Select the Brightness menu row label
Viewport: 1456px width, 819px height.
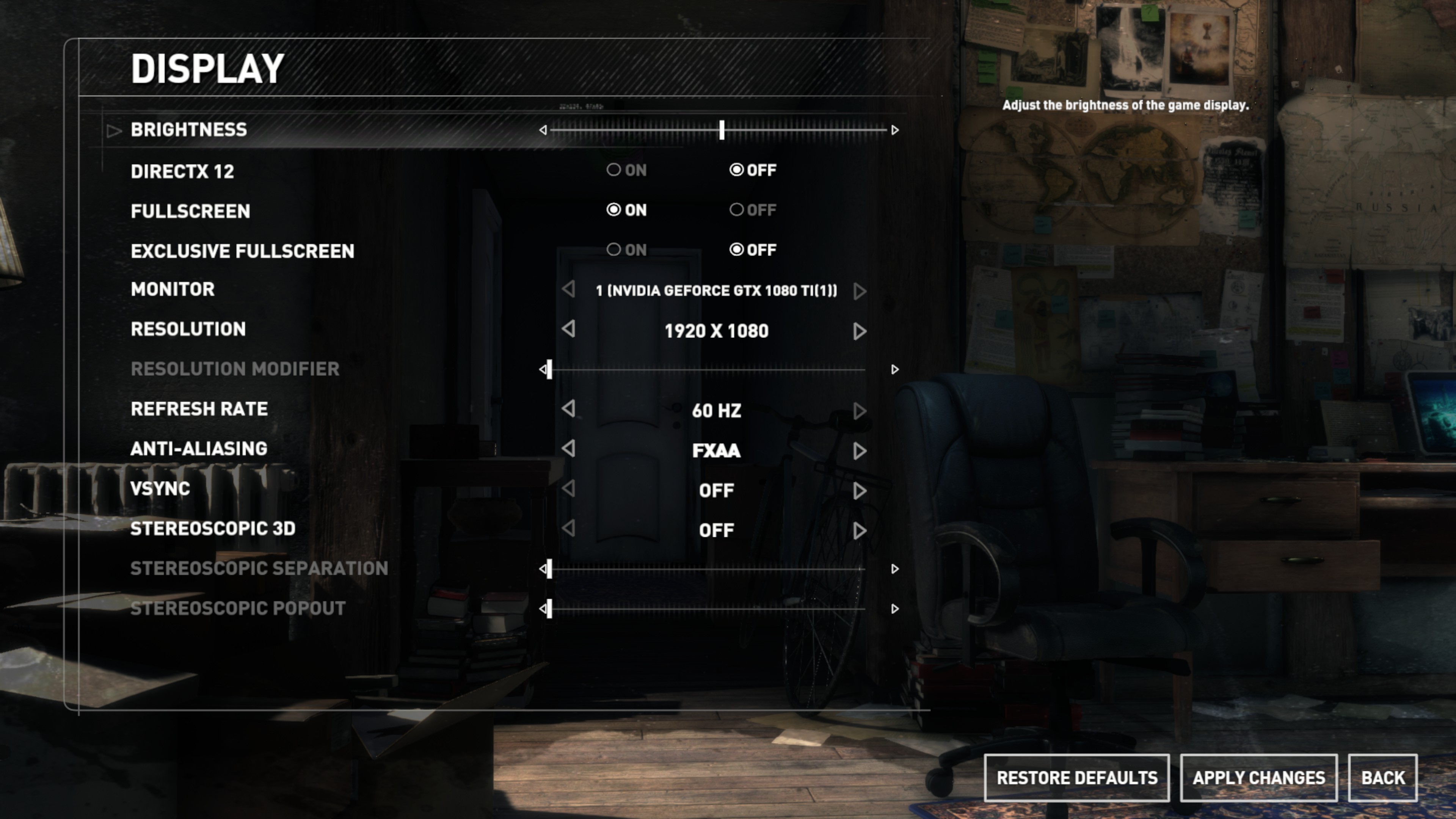tap(189, 130)
